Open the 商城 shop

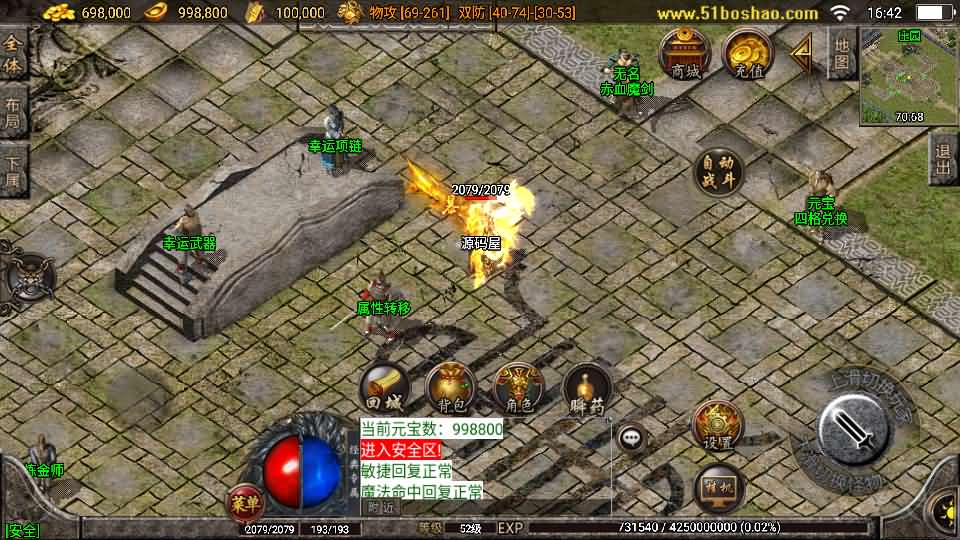(686, 54)
